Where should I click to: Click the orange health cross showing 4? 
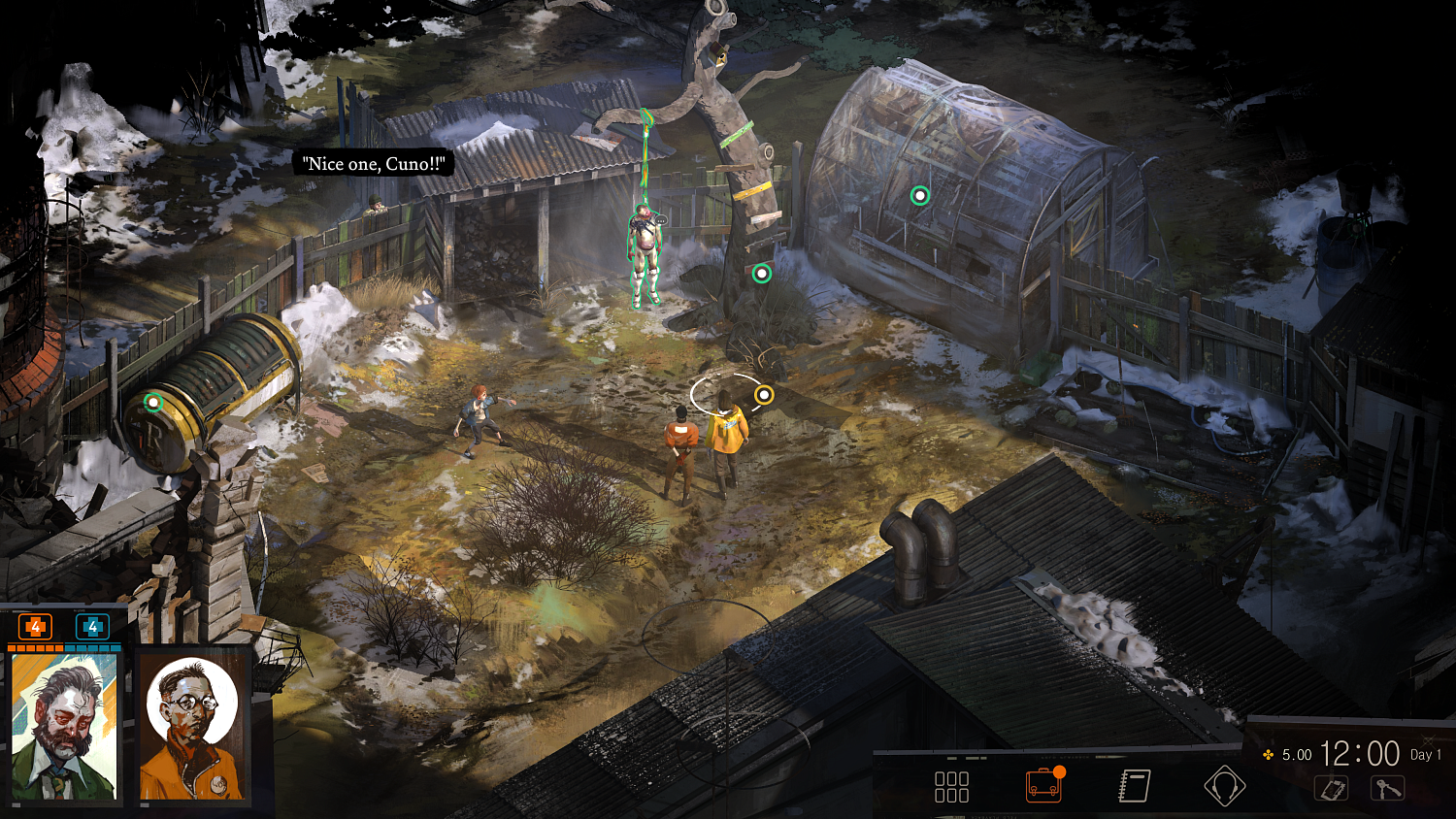click(36, 628)
